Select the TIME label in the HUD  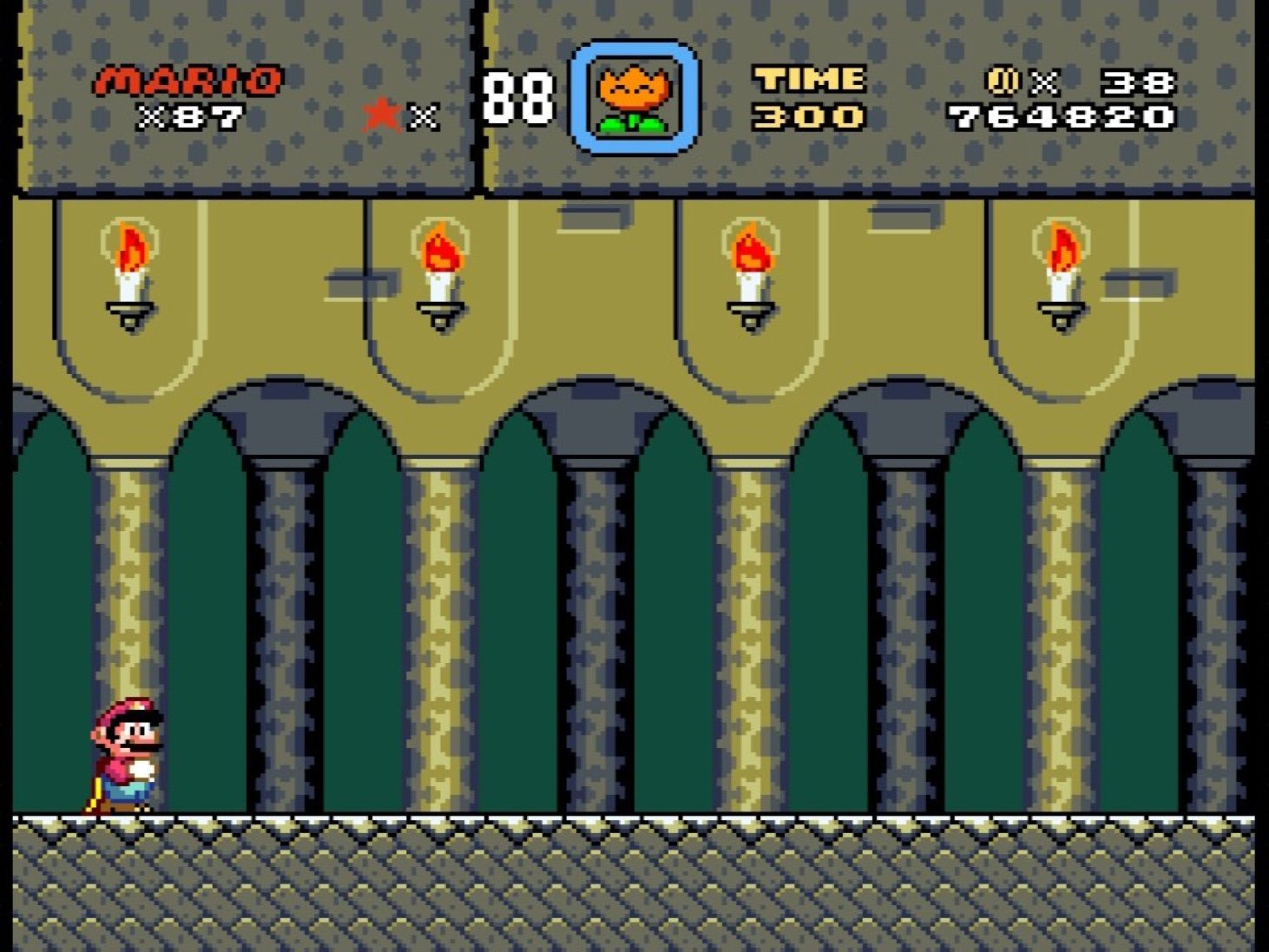tap(807, 80)
